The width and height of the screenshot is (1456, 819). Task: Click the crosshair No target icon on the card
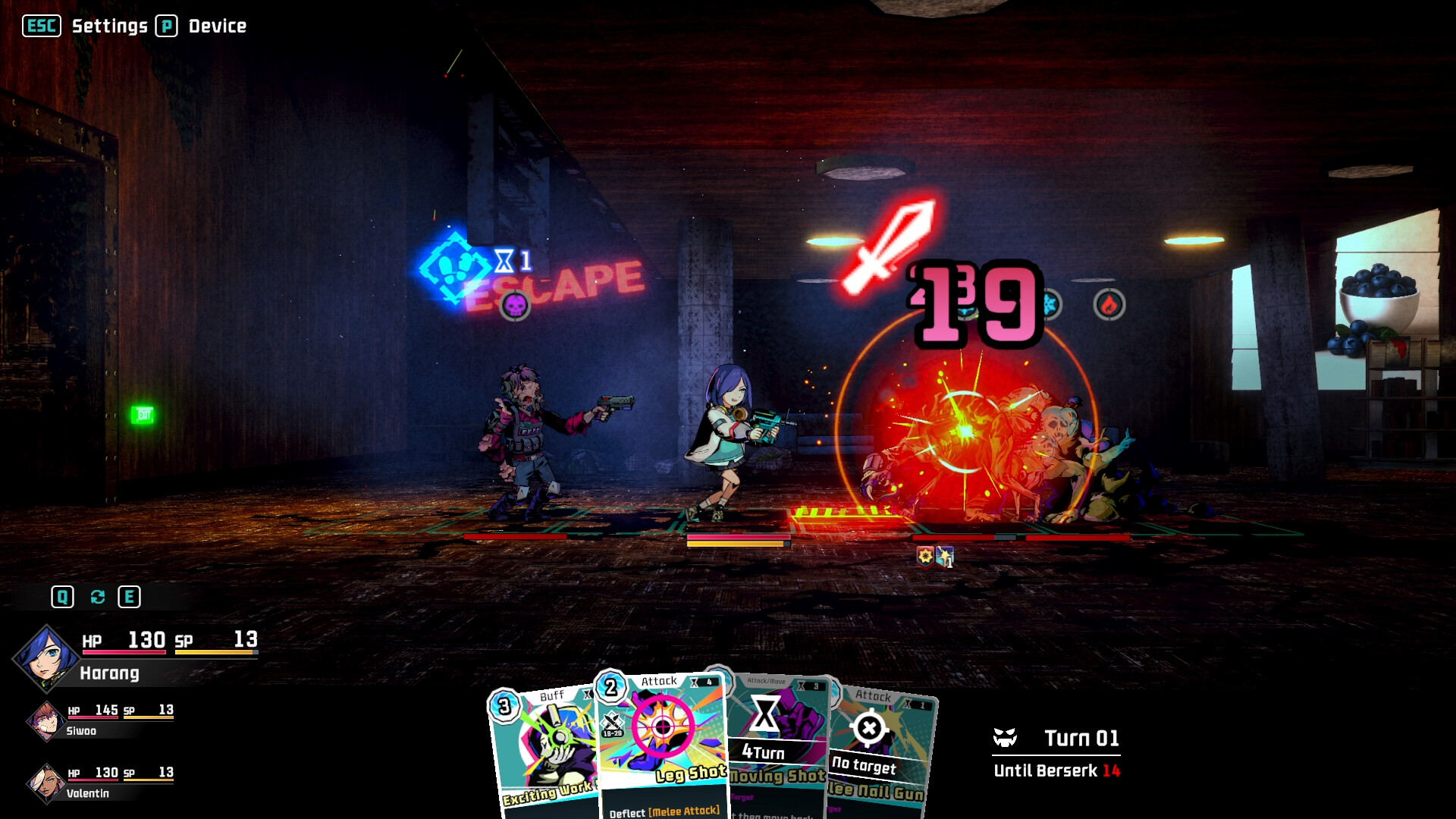871,726
